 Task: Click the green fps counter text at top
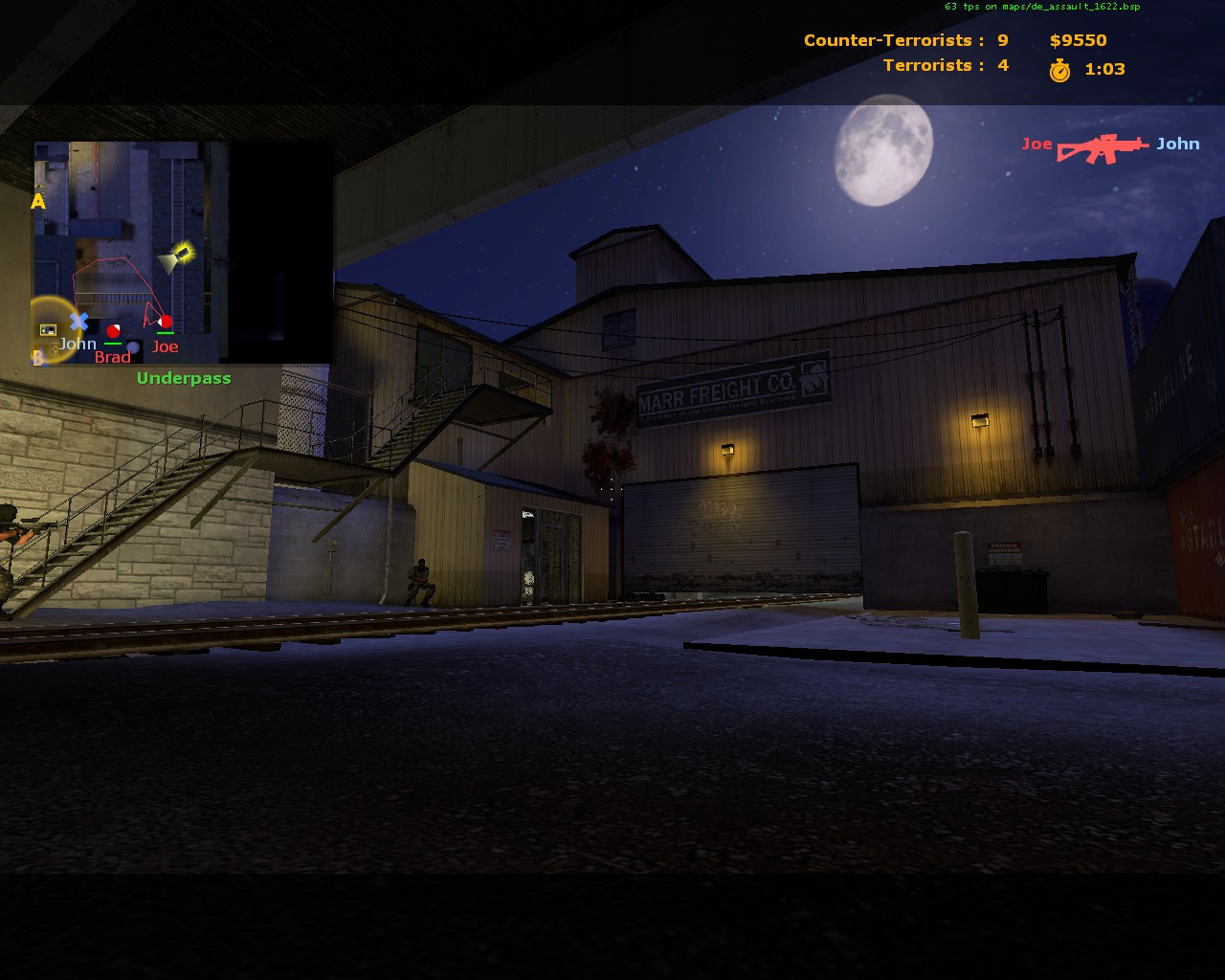pos(1041,6)
